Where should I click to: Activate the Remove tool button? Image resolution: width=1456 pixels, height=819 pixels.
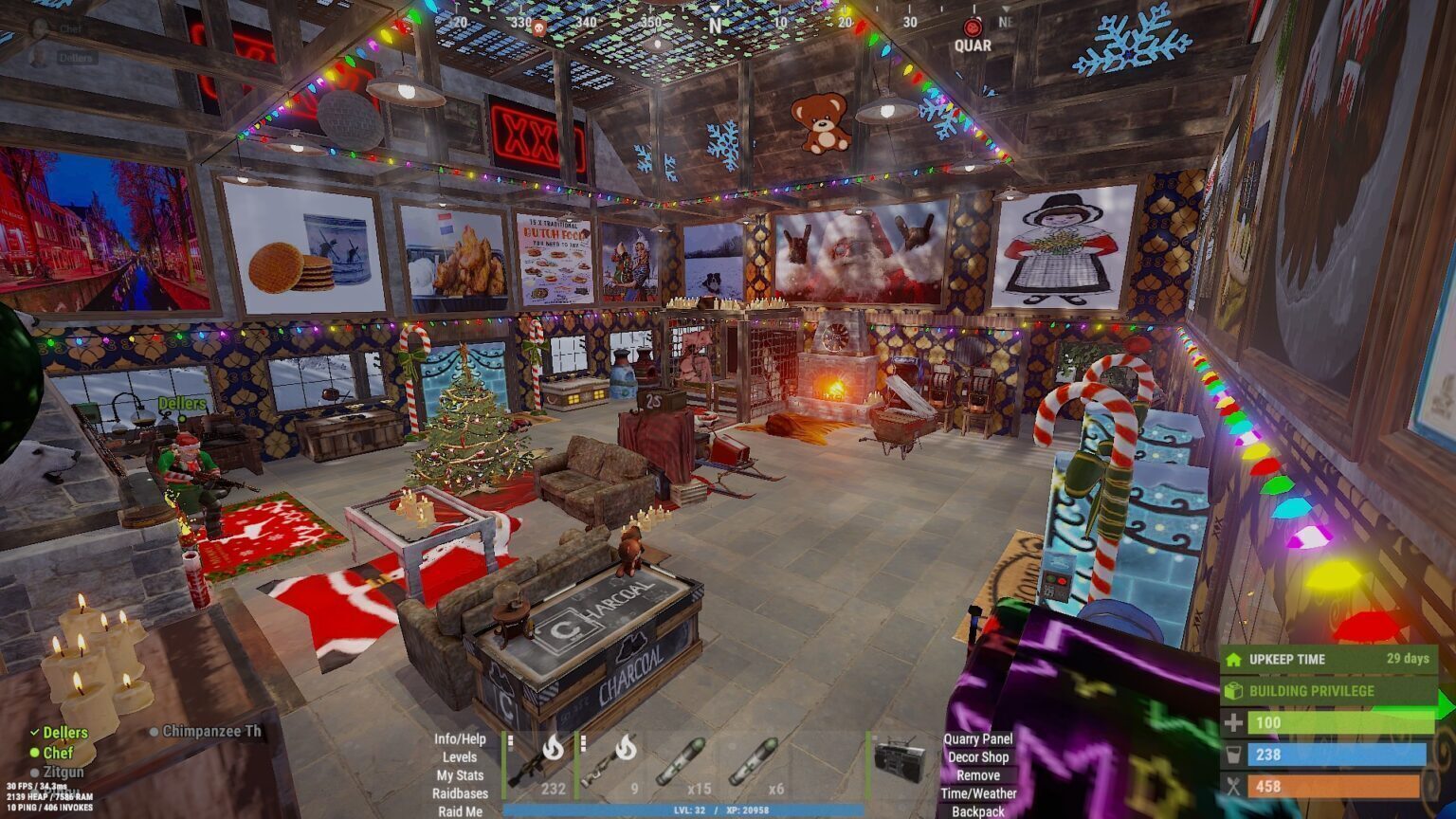[978, 775]
